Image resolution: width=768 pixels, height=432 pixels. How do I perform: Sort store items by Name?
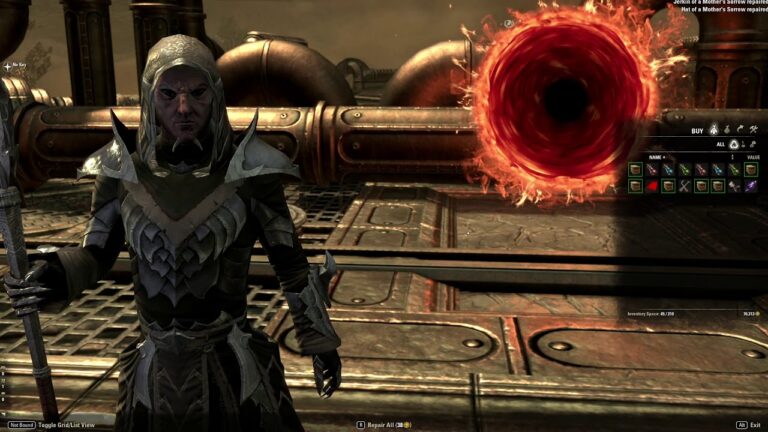655,157
